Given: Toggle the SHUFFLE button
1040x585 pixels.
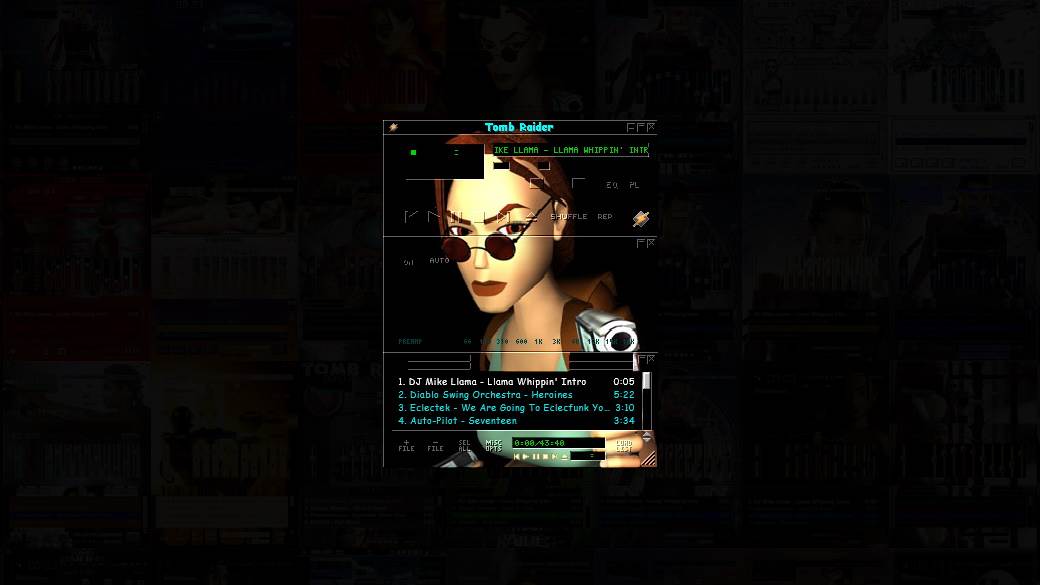Looking at the screenshot, I should tap(569, 216).
